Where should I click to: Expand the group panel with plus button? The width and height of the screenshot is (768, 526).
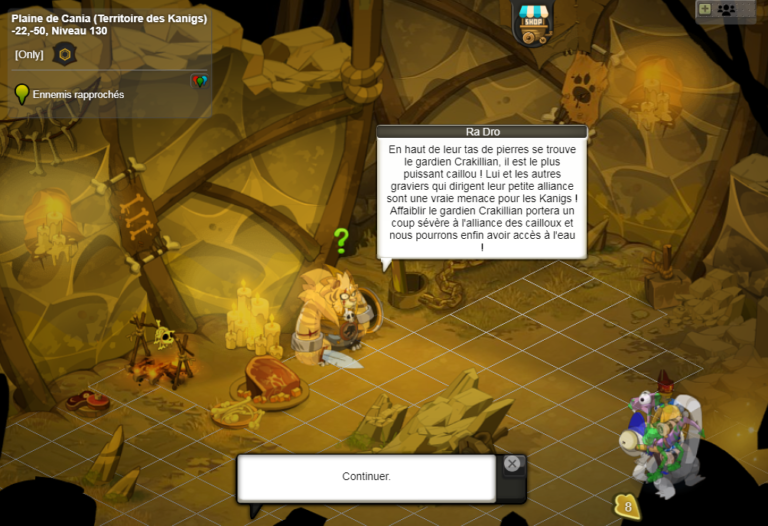tap(705, 9)
